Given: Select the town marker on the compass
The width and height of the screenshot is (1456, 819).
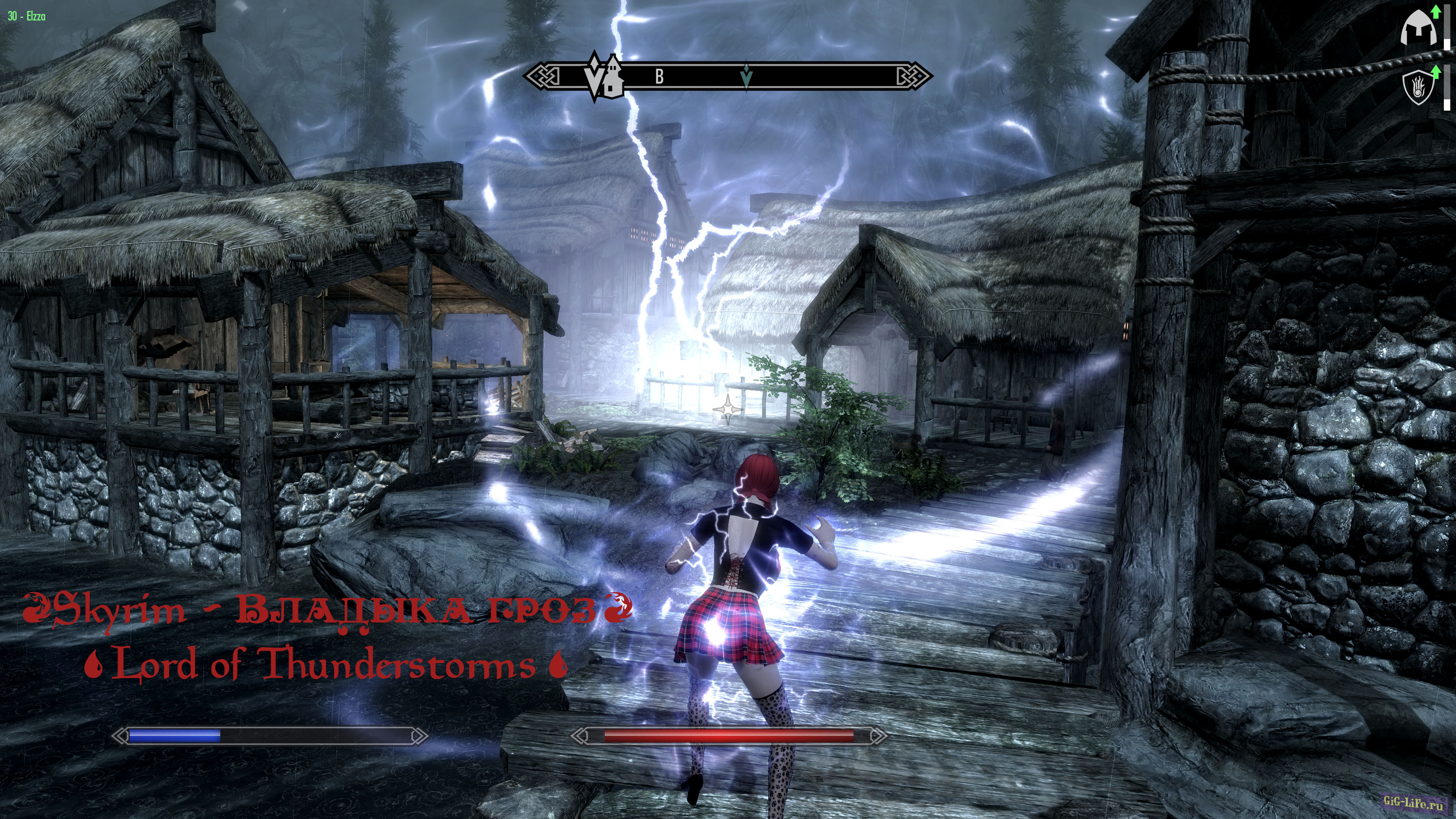Looking at the screenshot, I should [614, 79].
